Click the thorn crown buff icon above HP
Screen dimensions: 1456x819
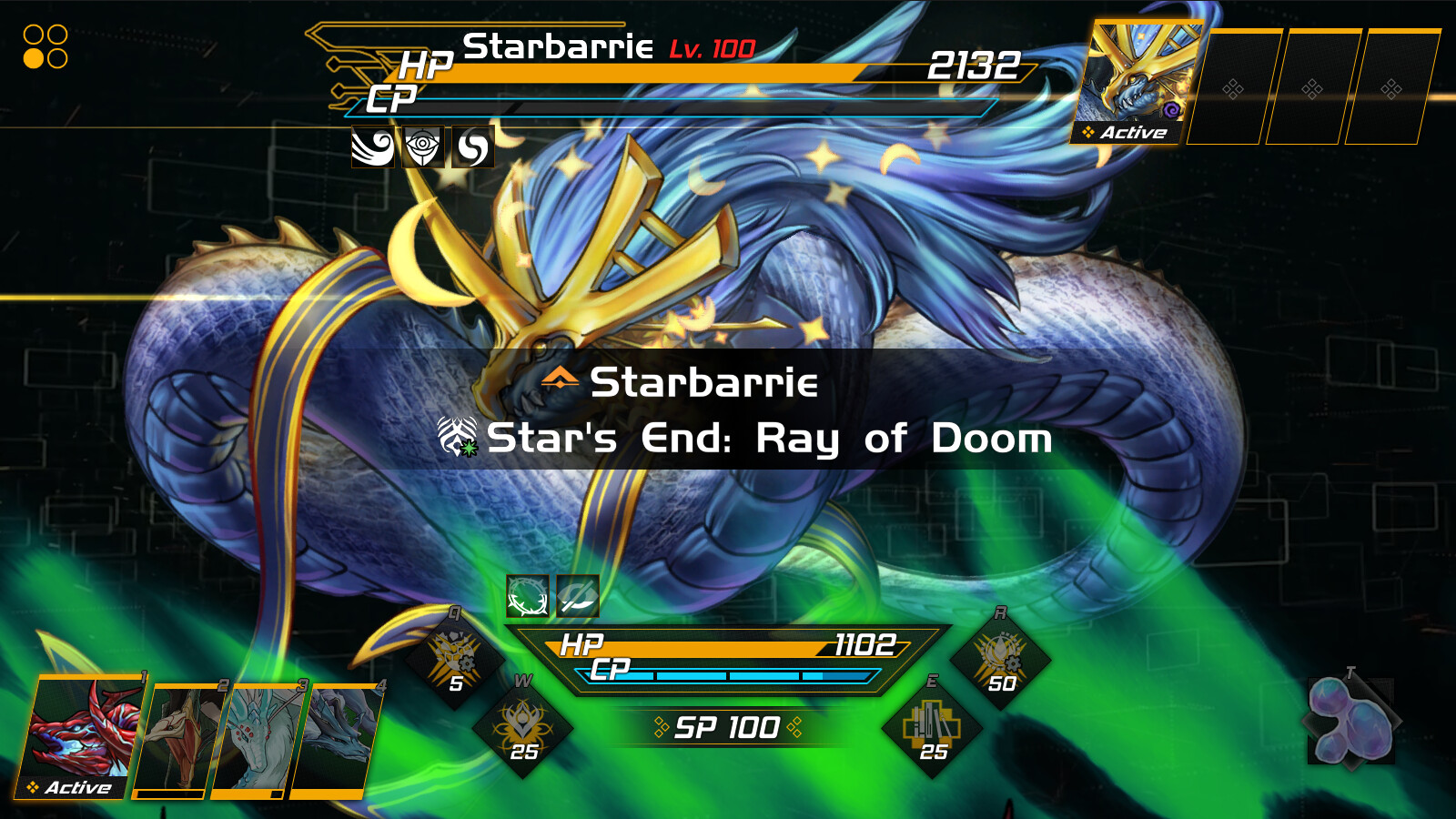[526, 600]
